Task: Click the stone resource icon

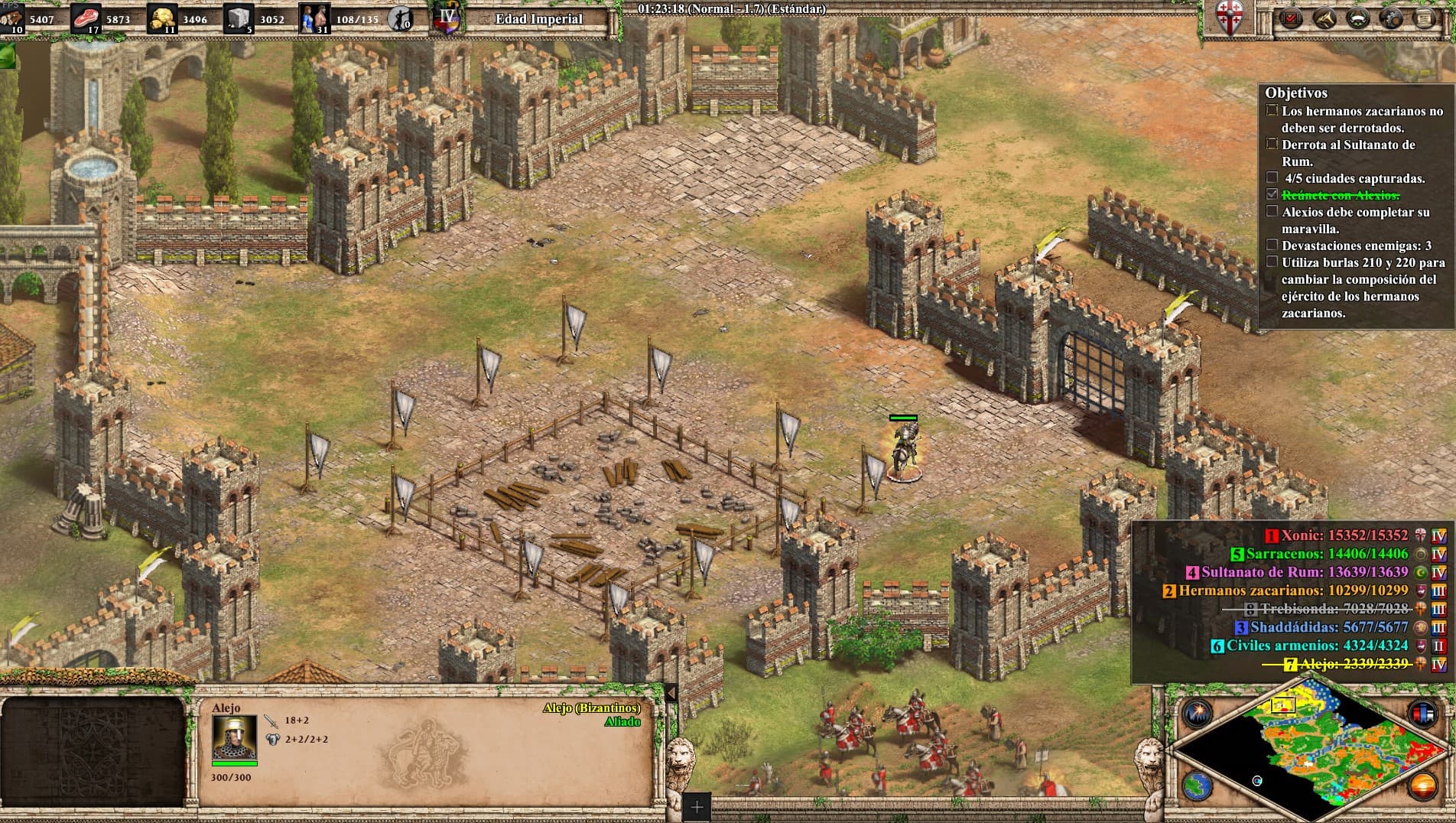Action: (239, 18)
